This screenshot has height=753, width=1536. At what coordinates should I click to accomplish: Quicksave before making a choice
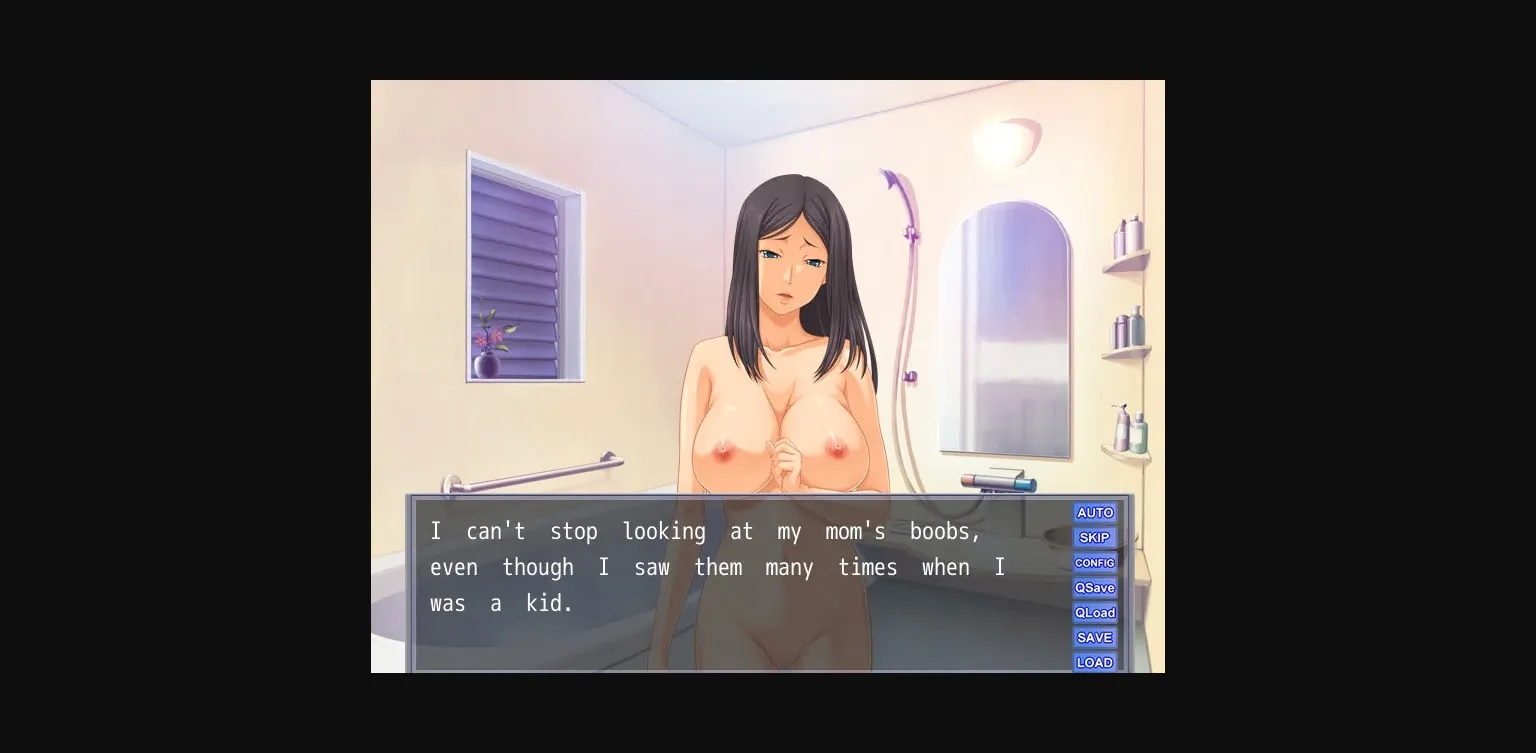click(x=1095, y=587)
